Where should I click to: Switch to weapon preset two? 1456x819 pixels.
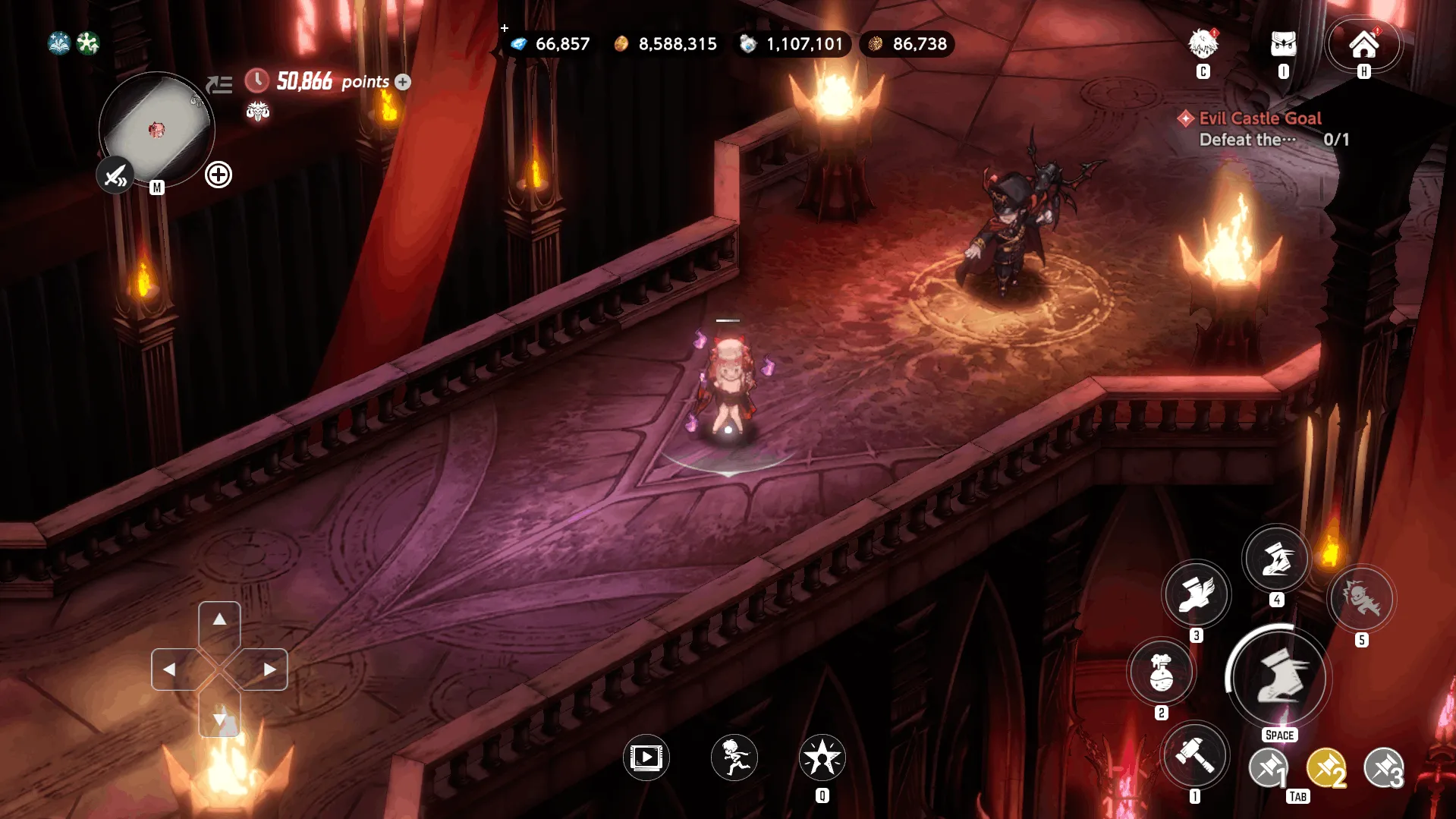[1326, 770]
